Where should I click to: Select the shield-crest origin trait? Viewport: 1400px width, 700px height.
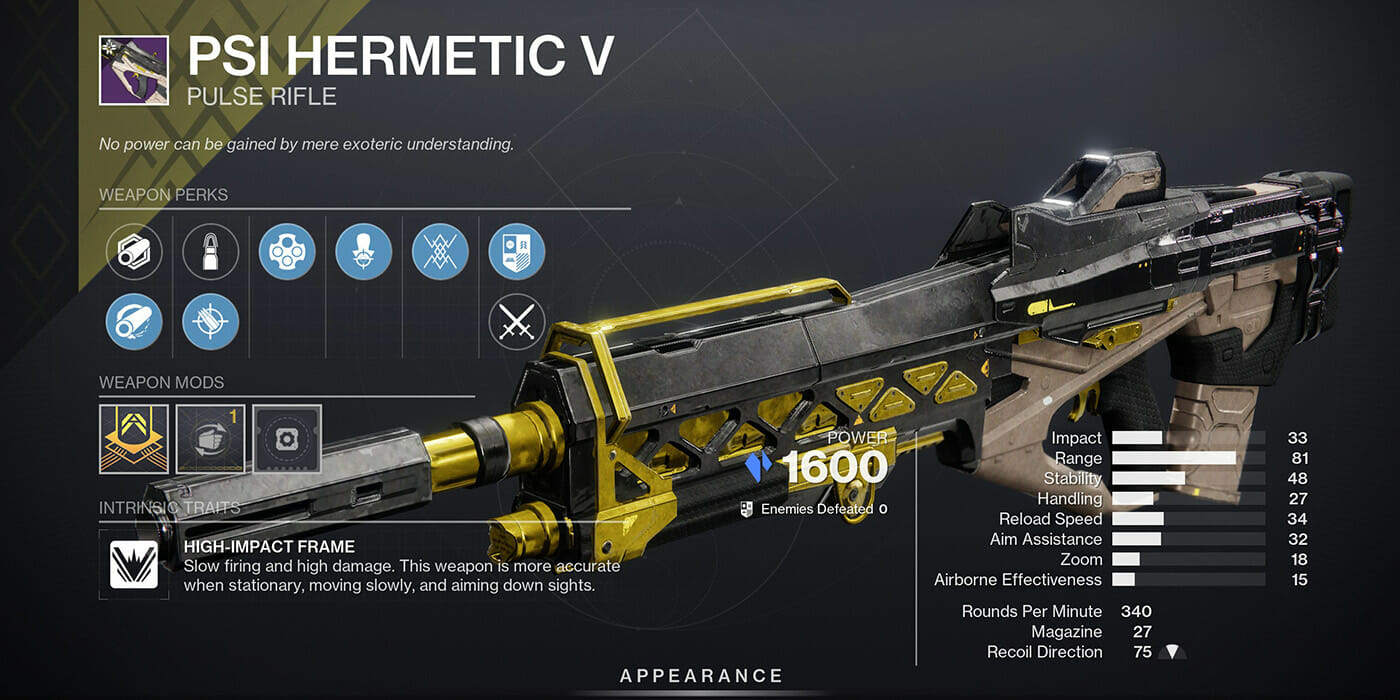[517, 252]
